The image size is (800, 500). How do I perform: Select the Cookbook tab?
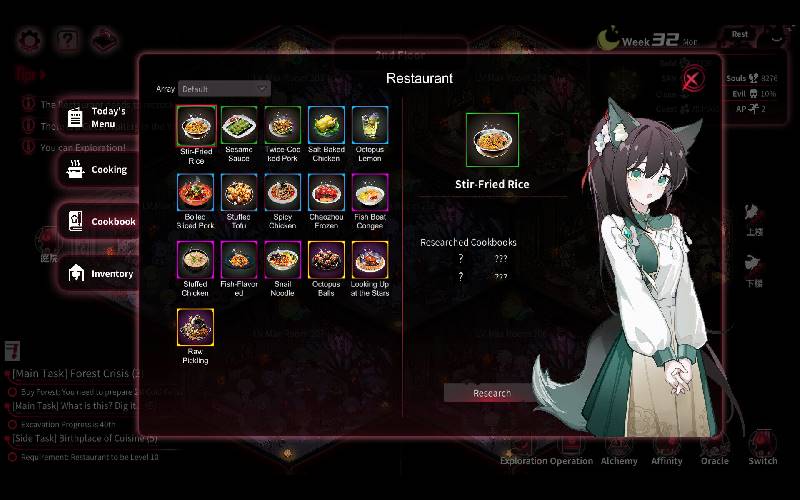[100, 221]
